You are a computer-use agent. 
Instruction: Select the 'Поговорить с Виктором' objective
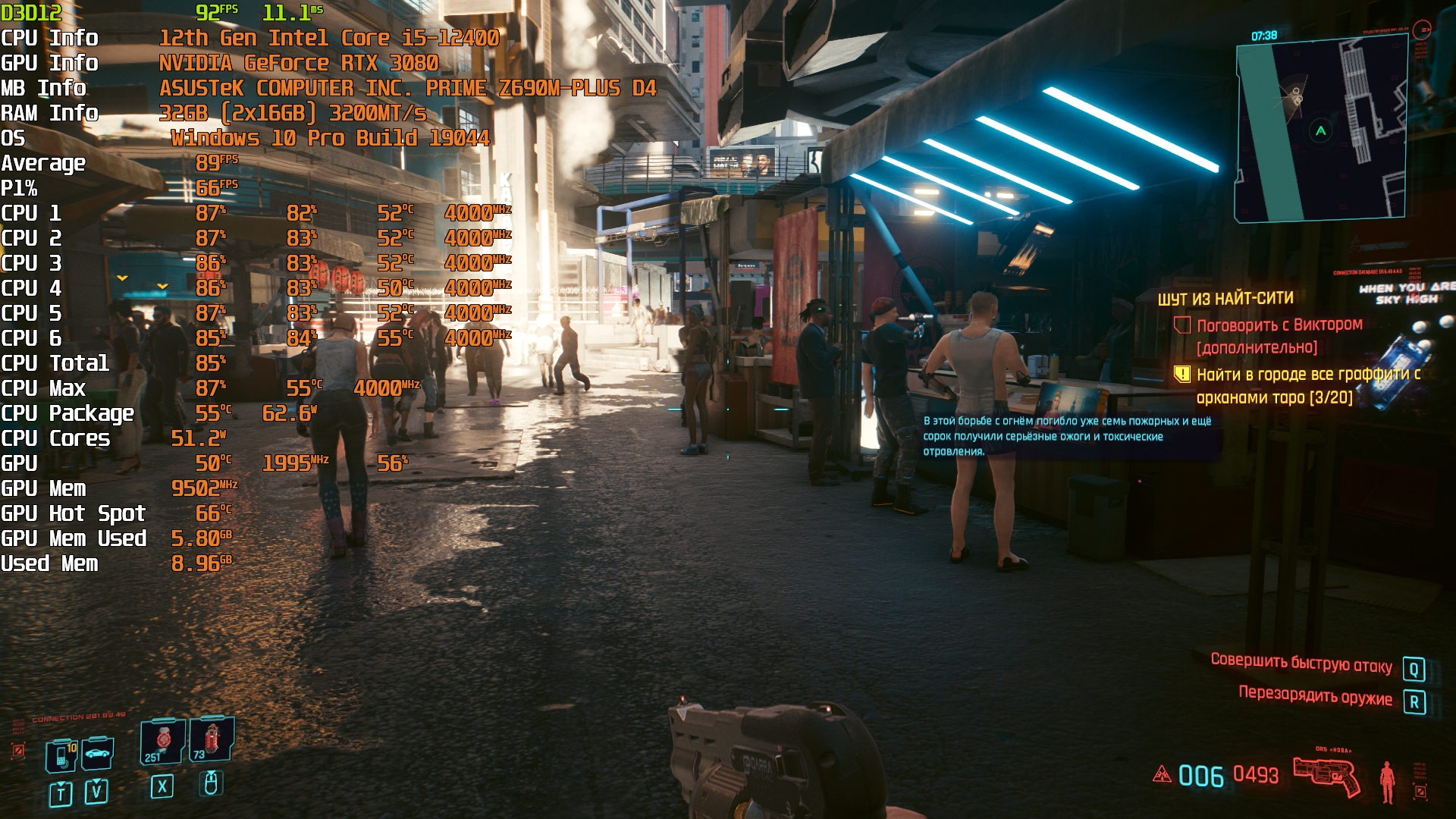pyautogui.click(x=1279, y=325)
